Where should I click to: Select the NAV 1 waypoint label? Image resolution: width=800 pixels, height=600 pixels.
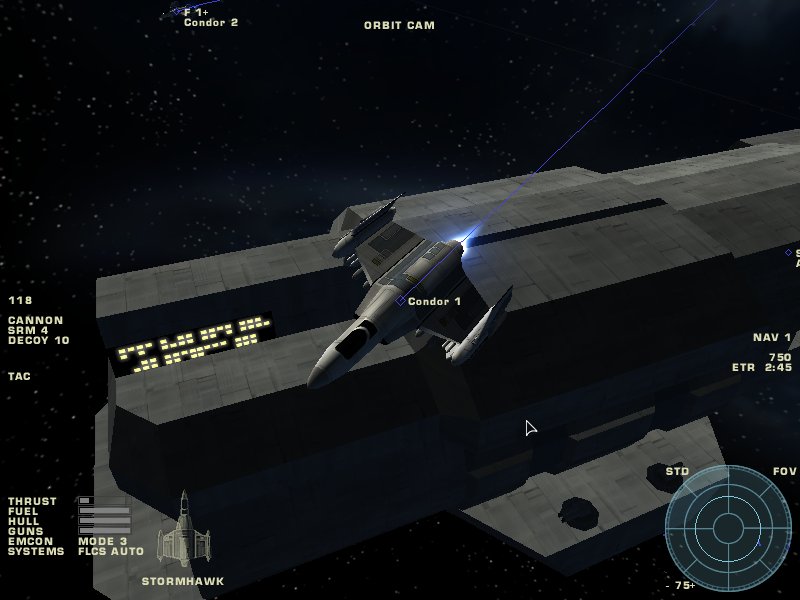point(772,338)
